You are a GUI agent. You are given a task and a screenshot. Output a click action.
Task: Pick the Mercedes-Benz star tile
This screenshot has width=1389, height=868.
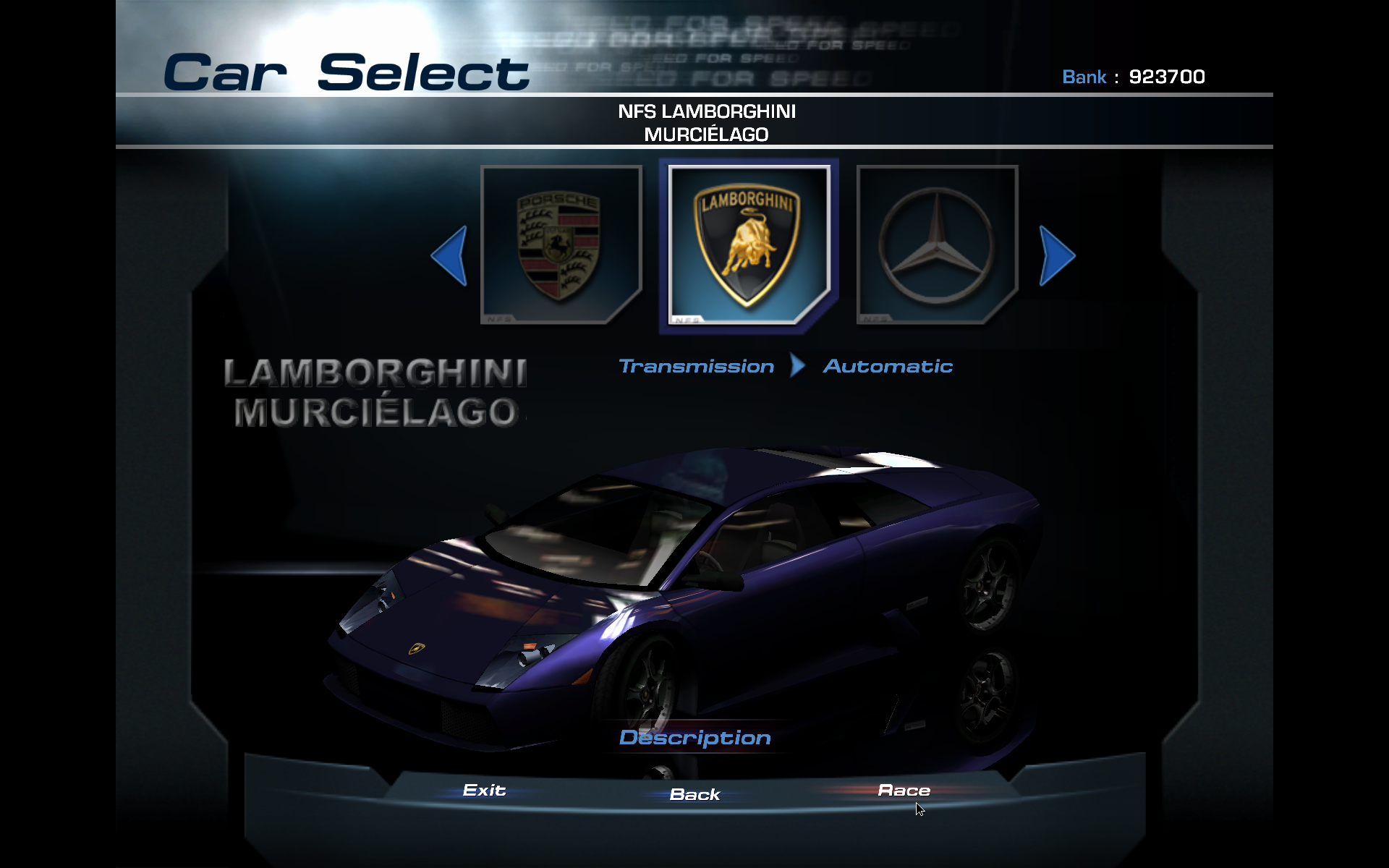(x=937, y=245)
